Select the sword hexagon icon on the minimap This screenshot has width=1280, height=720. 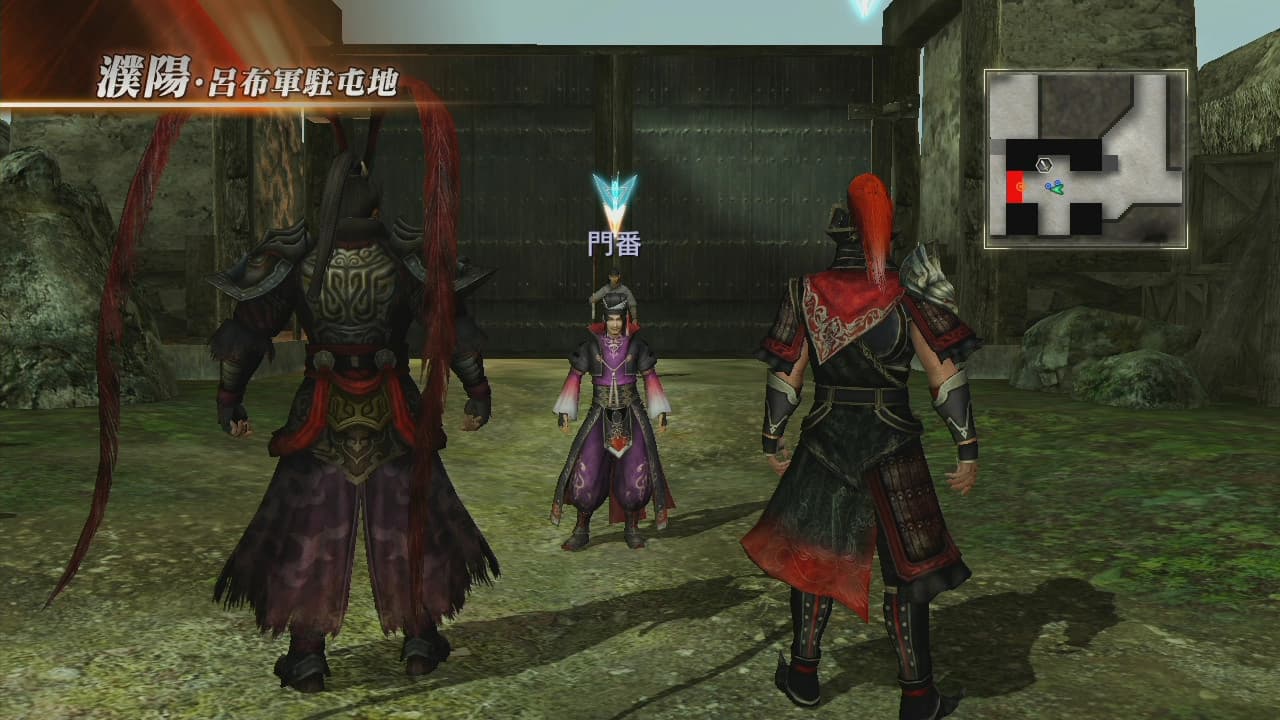[1044, 164]
